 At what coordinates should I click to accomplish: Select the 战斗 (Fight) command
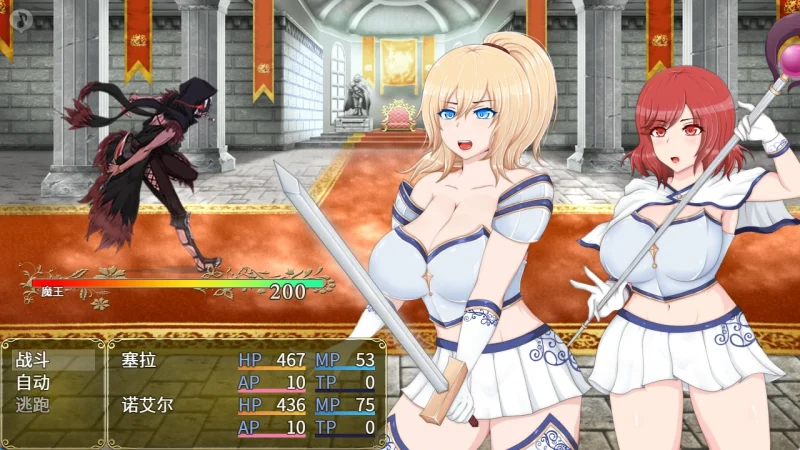pos(52,359)
